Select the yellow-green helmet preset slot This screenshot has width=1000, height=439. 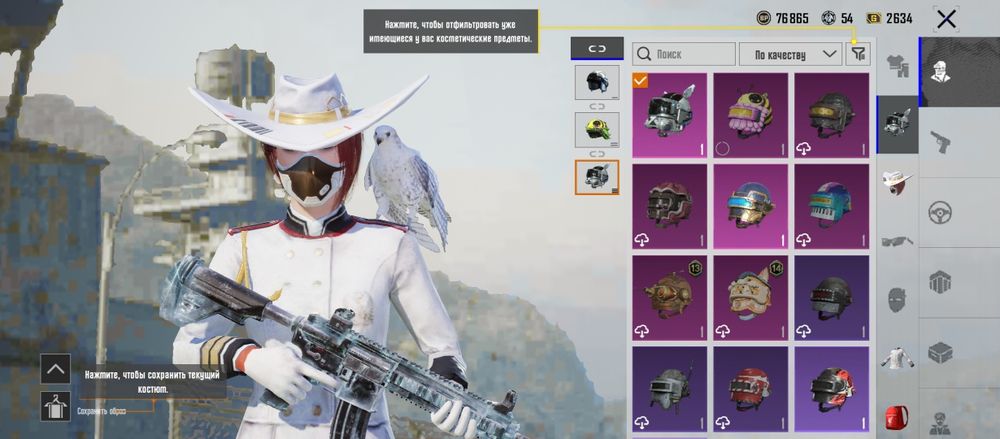597,128
